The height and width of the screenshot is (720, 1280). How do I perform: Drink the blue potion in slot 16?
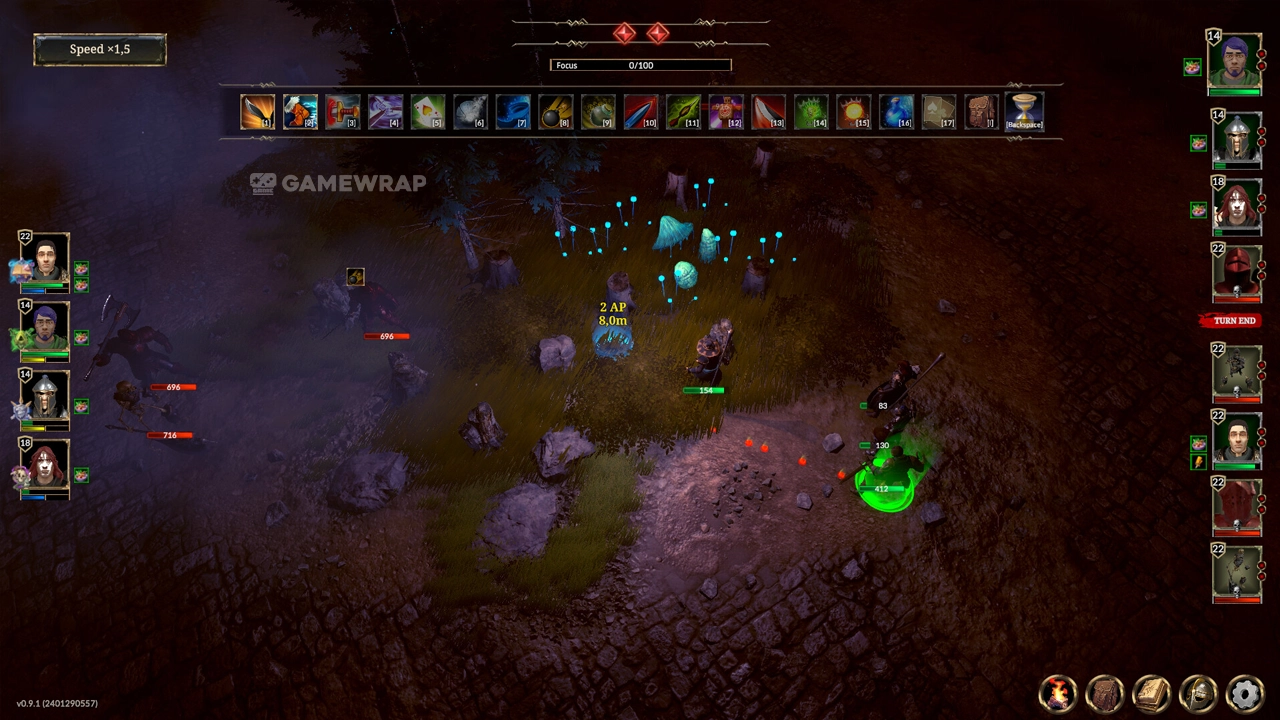tap(896, 111)
